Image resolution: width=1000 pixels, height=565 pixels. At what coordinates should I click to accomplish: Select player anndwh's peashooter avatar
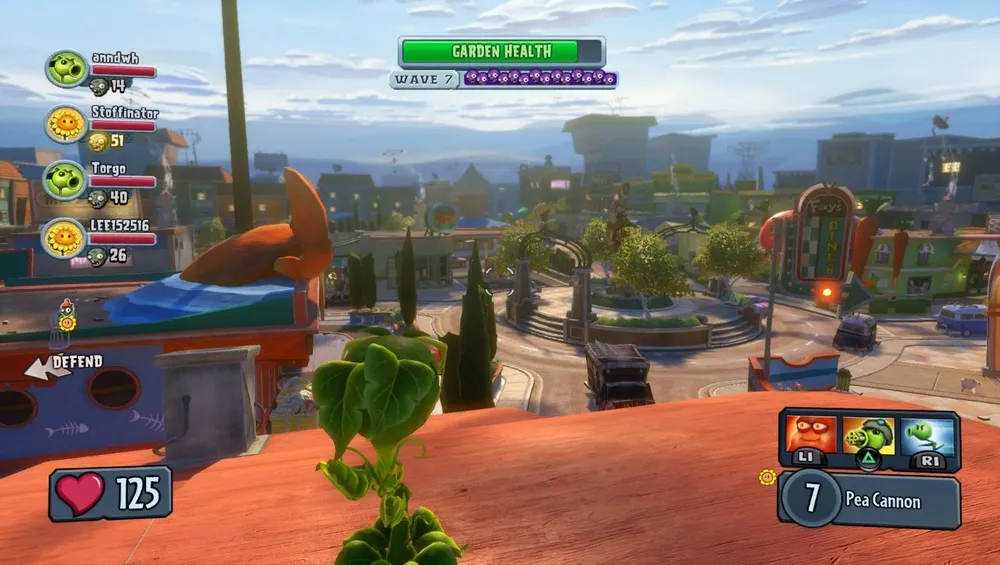tap(66, 69)
